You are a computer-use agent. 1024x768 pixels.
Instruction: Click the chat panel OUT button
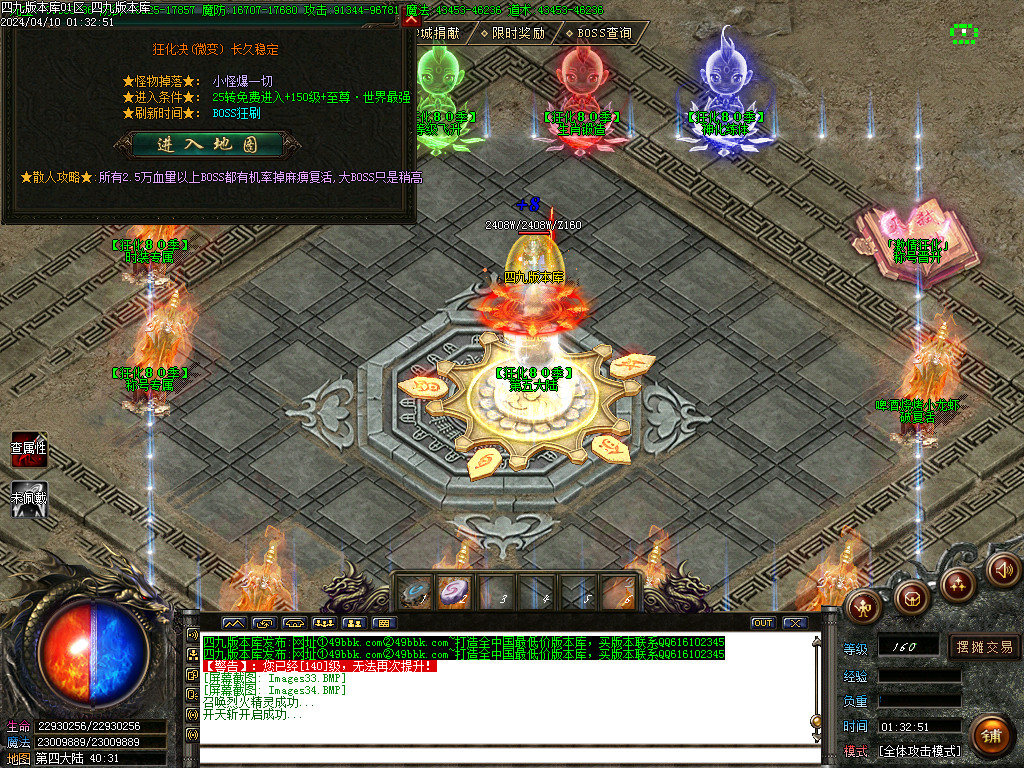coord(763,623)
